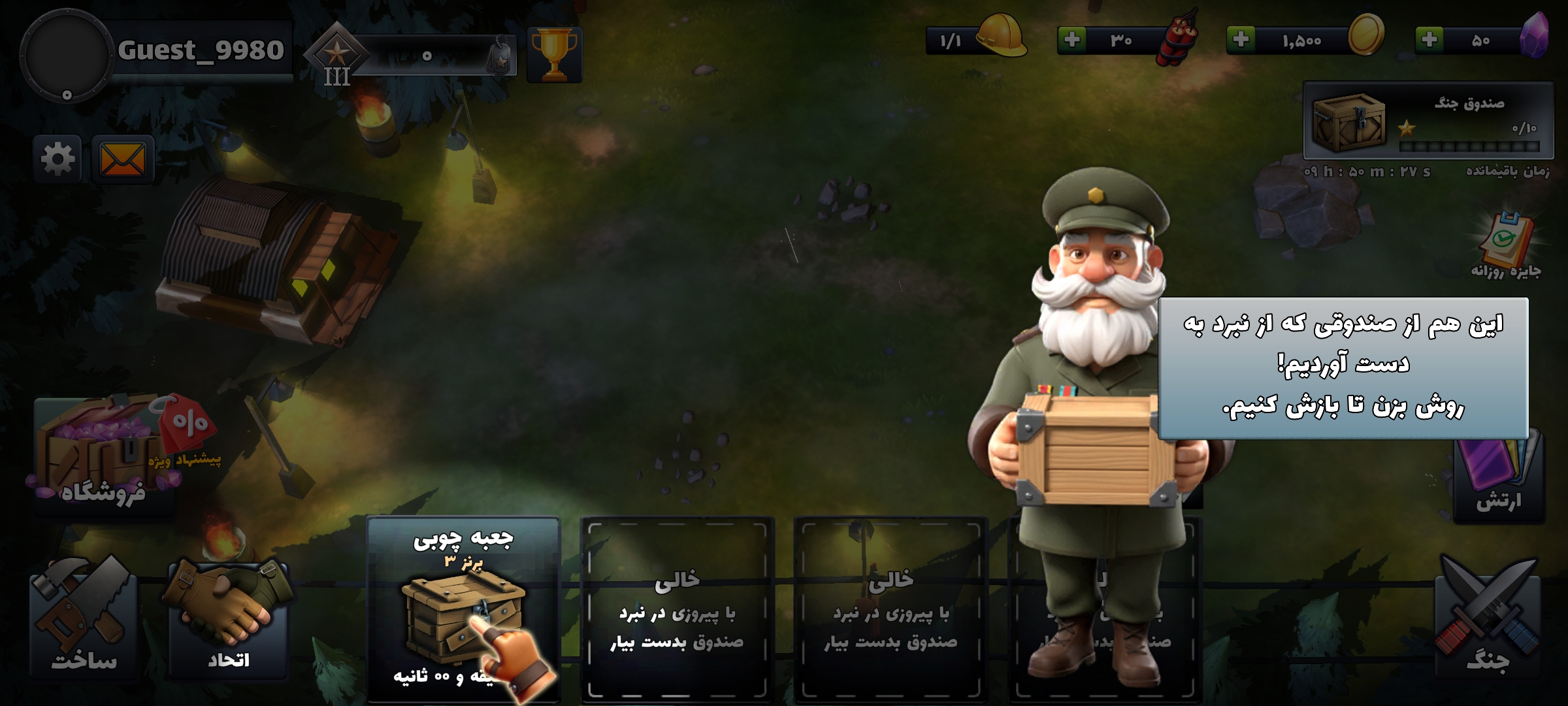Viewport: 1568px width, 706px height.
Task: Tap the wooden box chest slot
Action: pos(463,608)
